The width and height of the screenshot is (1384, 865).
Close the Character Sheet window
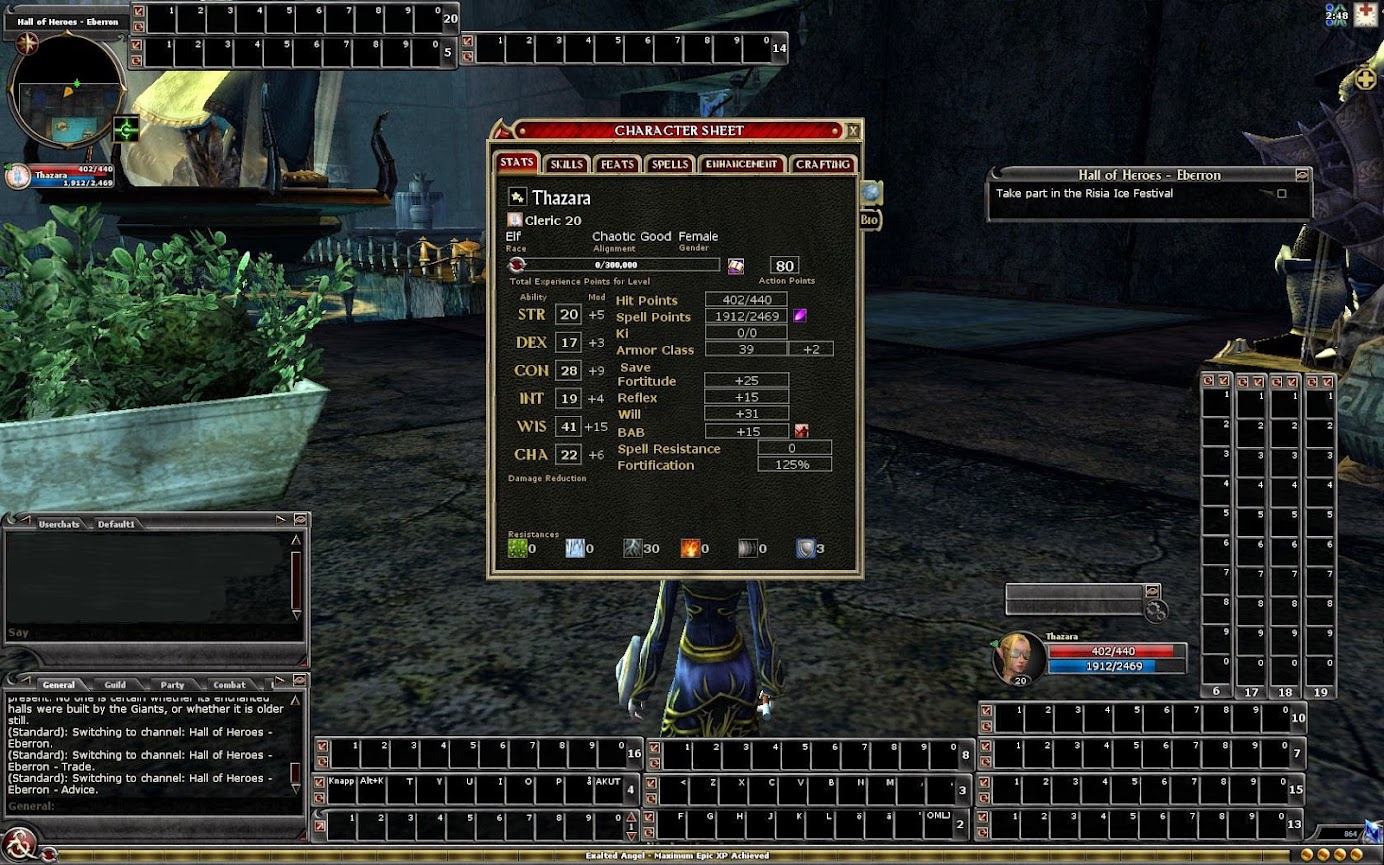[x=853, y=131]
